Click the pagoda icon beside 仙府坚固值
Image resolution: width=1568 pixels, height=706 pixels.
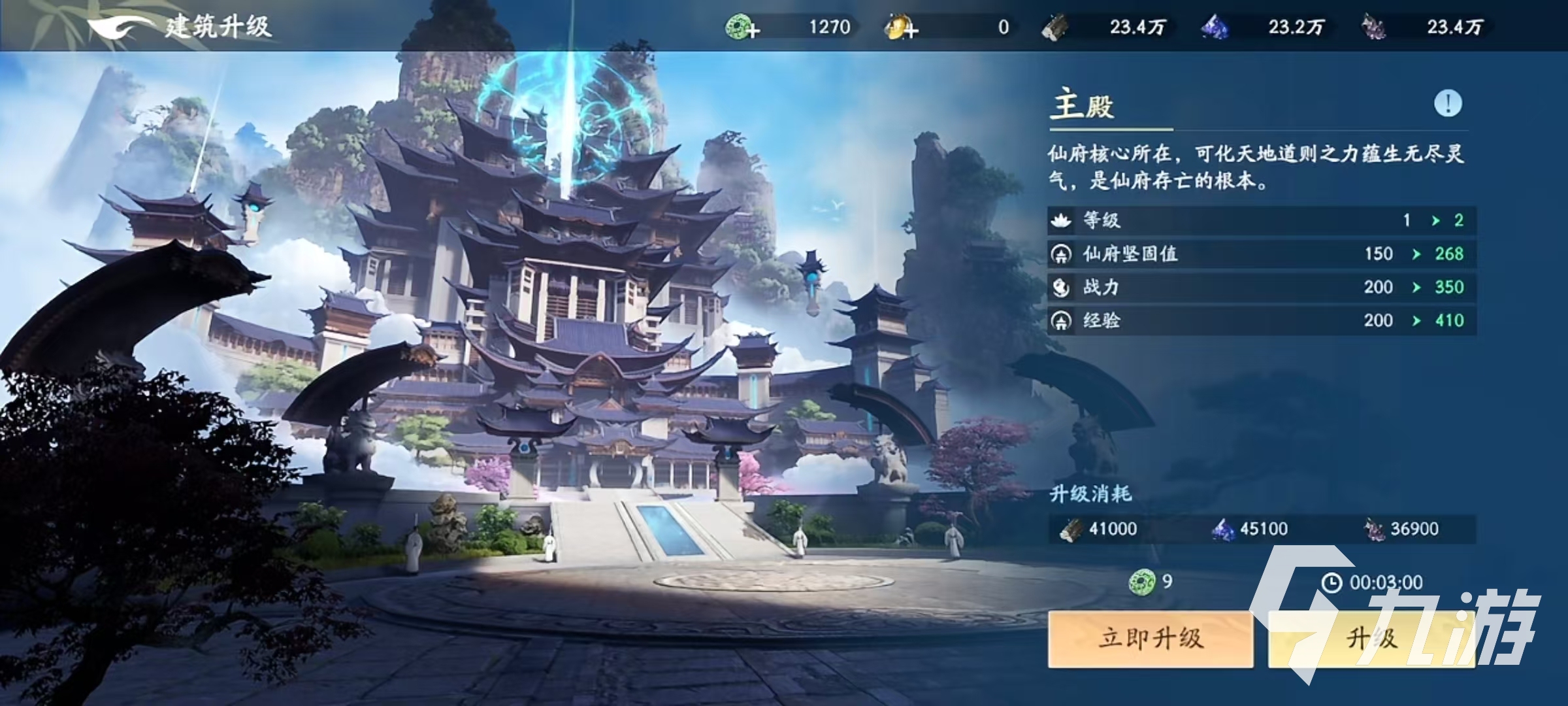coord(1062,254)
